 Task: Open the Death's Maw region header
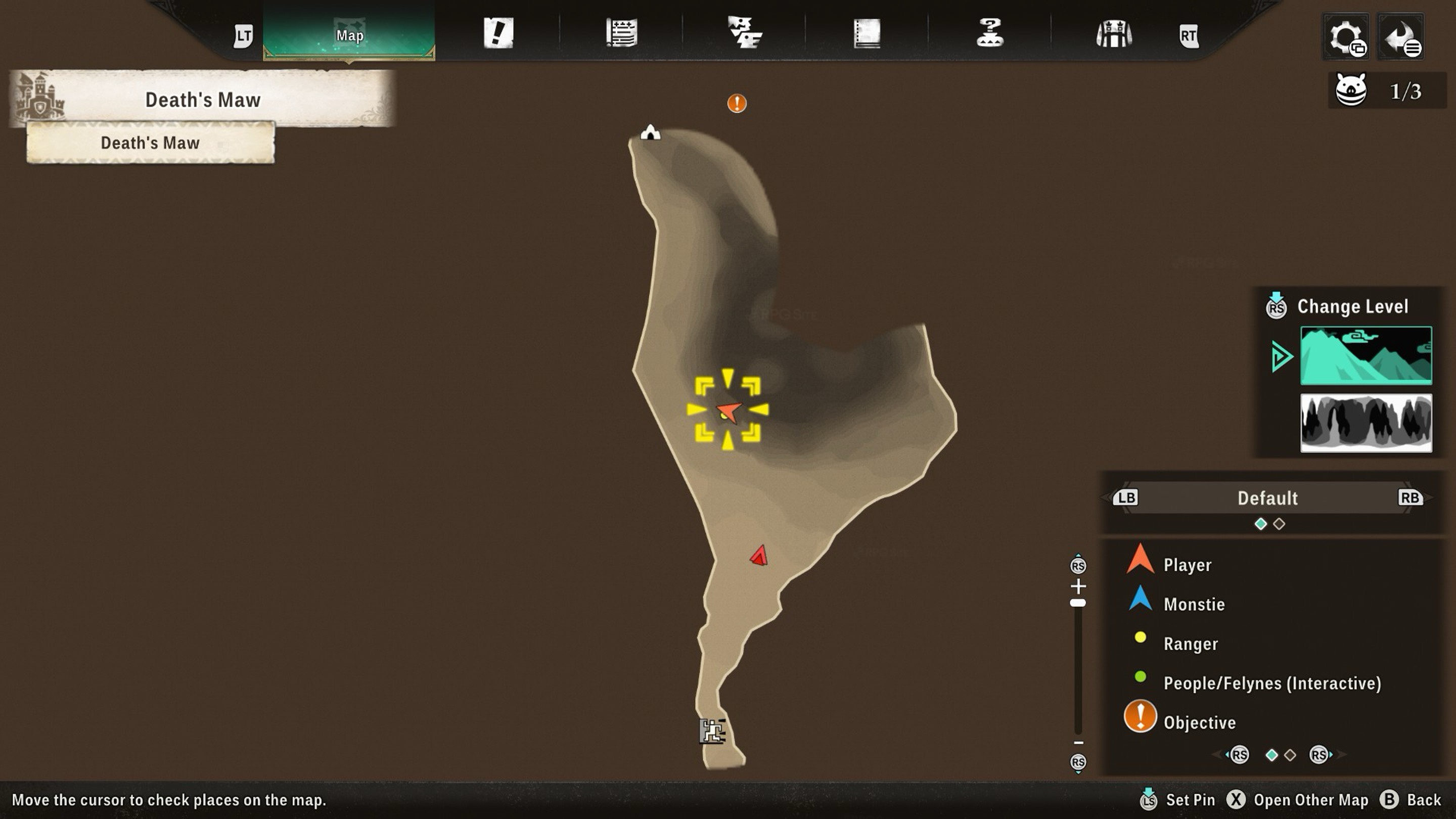tap(202, 100)
